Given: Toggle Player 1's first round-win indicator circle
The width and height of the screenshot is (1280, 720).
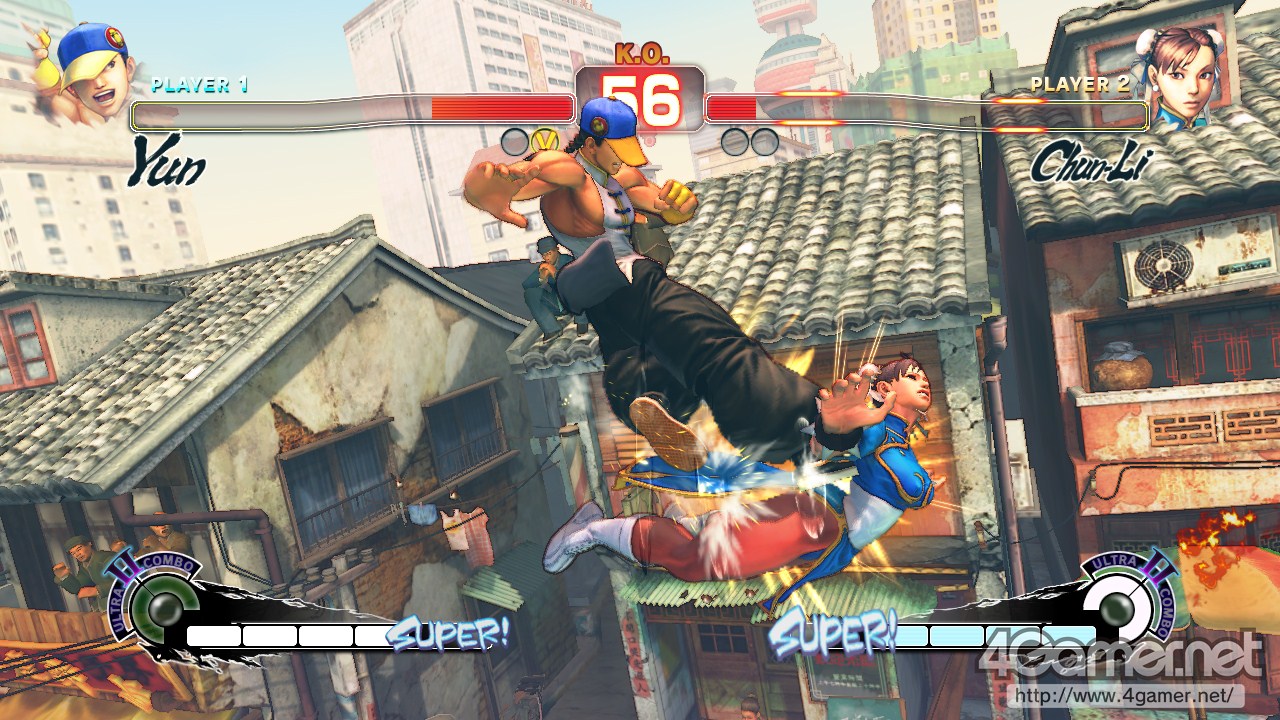Looking at the screenshot, I should pos(515,142).
